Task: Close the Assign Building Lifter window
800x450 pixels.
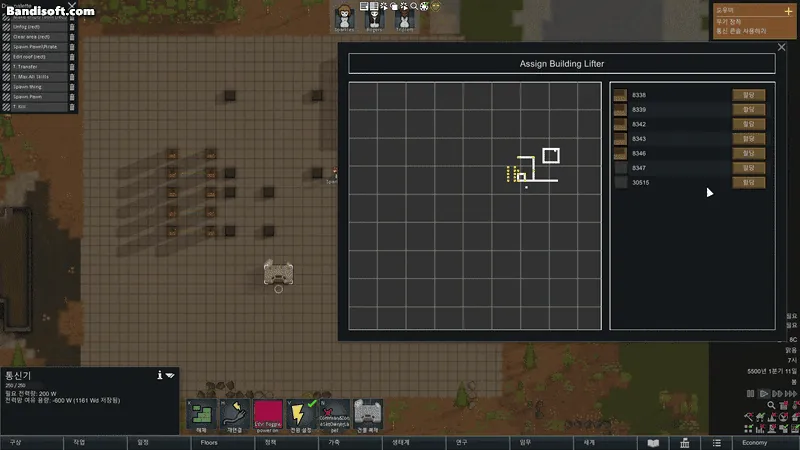Action: point(782,48)
